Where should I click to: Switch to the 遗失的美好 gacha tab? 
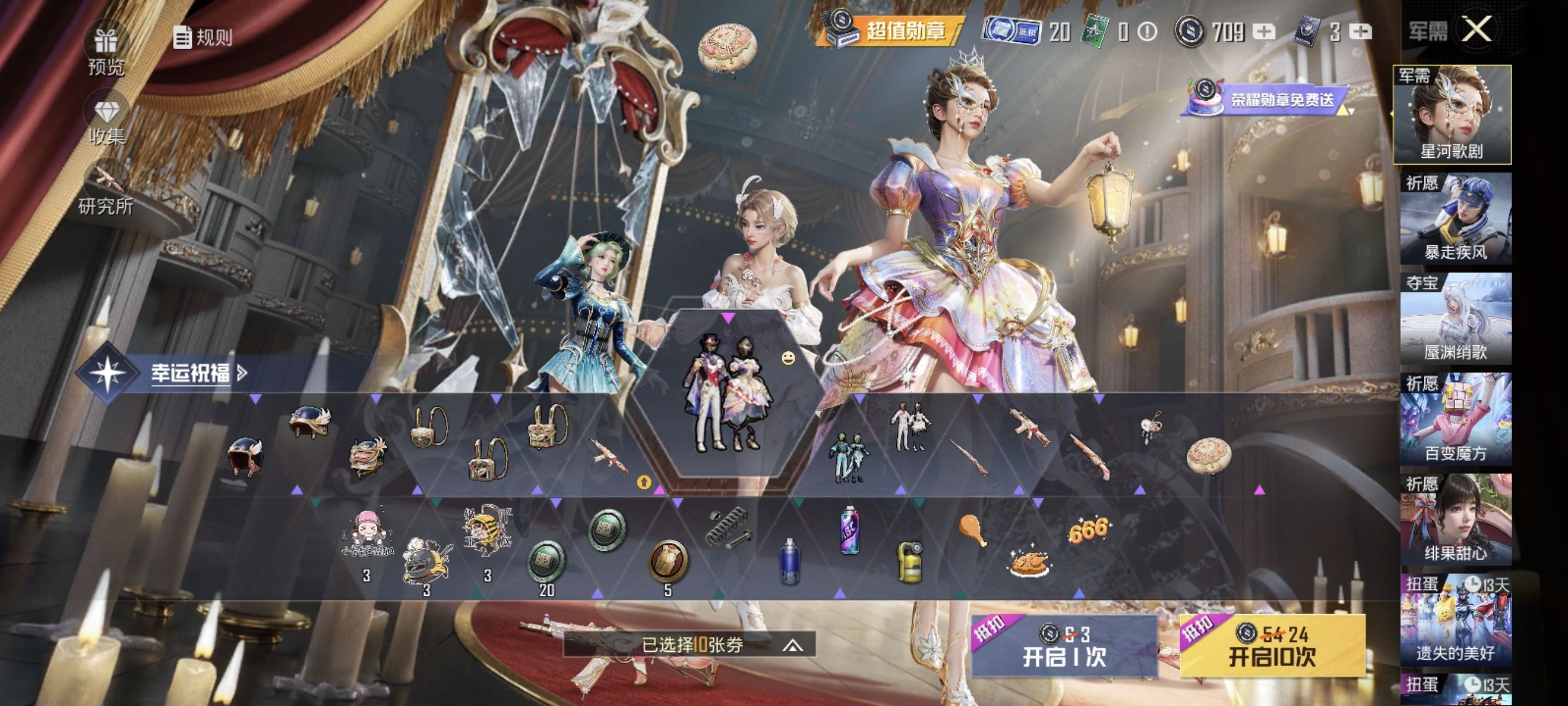pyautogui.click(x=1455, y=620)
